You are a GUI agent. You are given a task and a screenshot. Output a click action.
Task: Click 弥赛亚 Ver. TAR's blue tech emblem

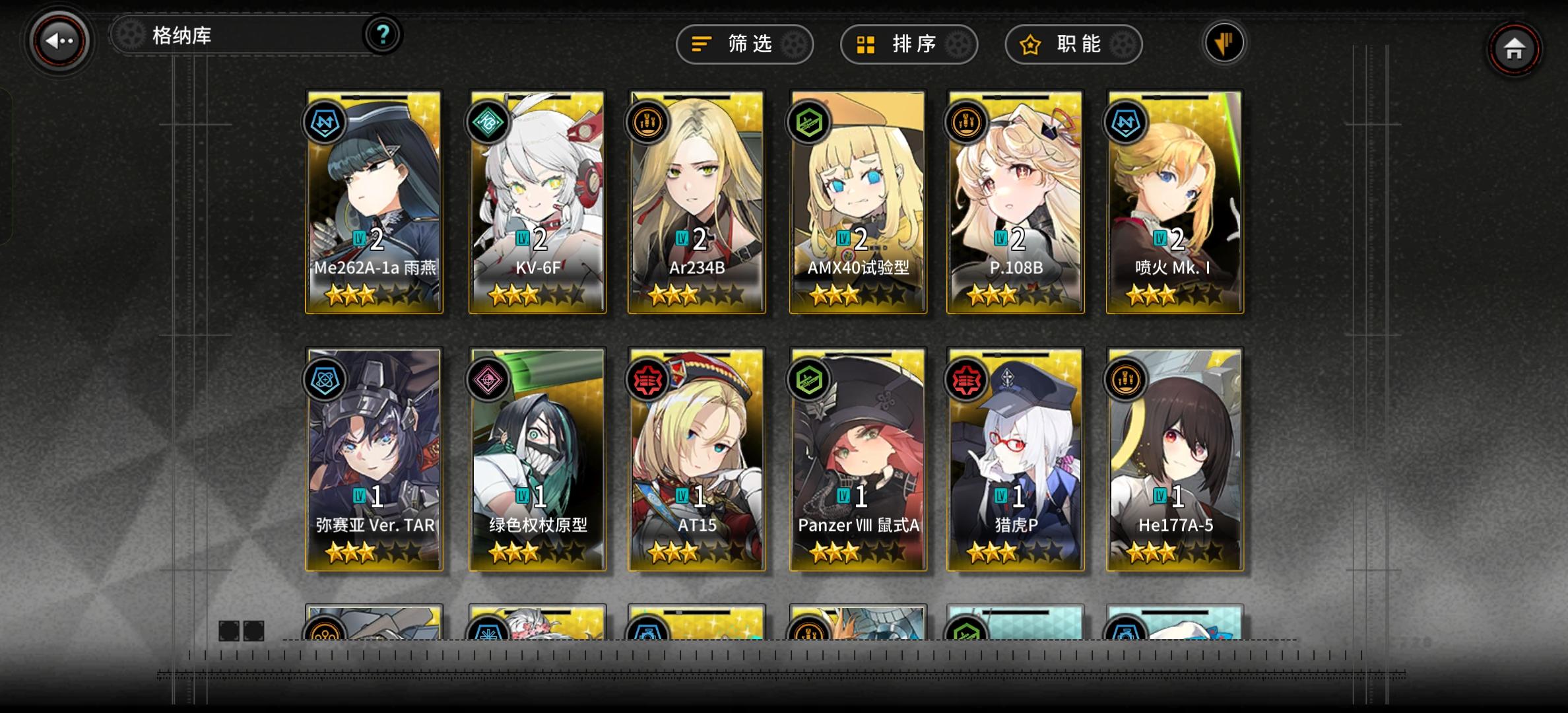pos(327,378)
